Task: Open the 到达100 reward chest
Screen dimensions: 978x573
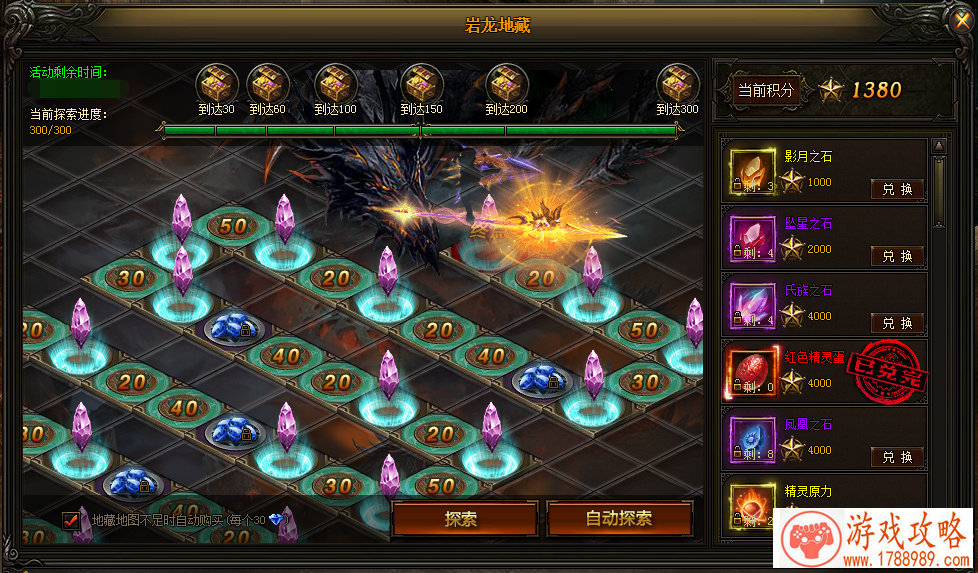Action: (x=335, y=82)
